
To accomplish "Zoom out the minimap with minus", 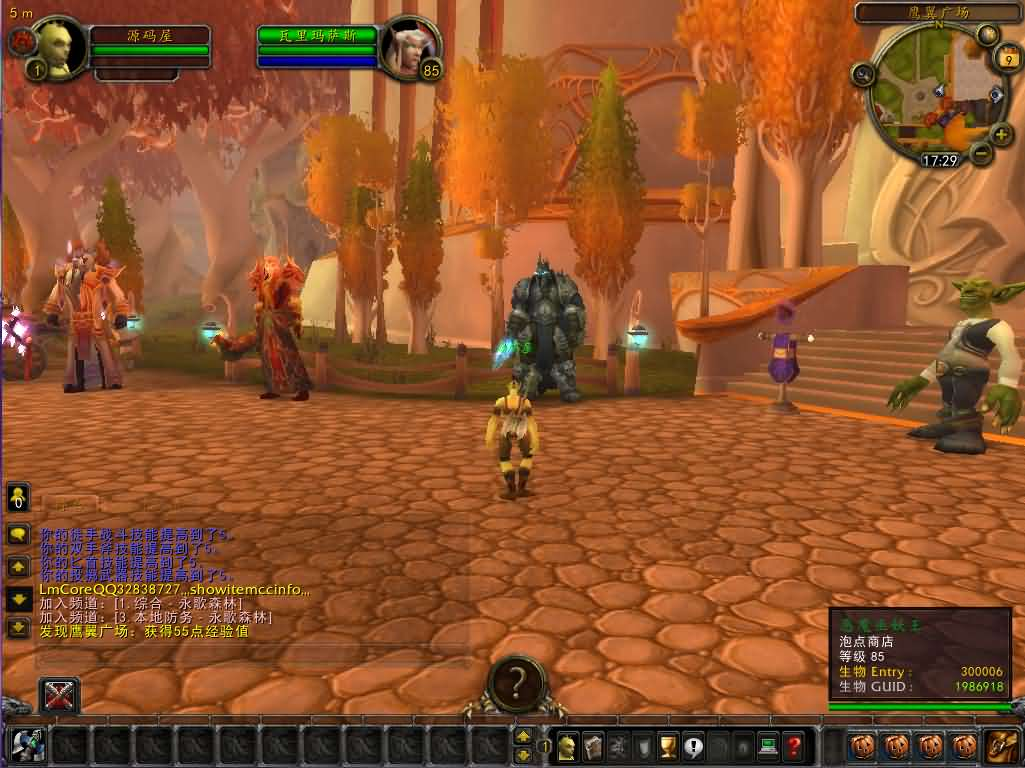I will point(980,153).
